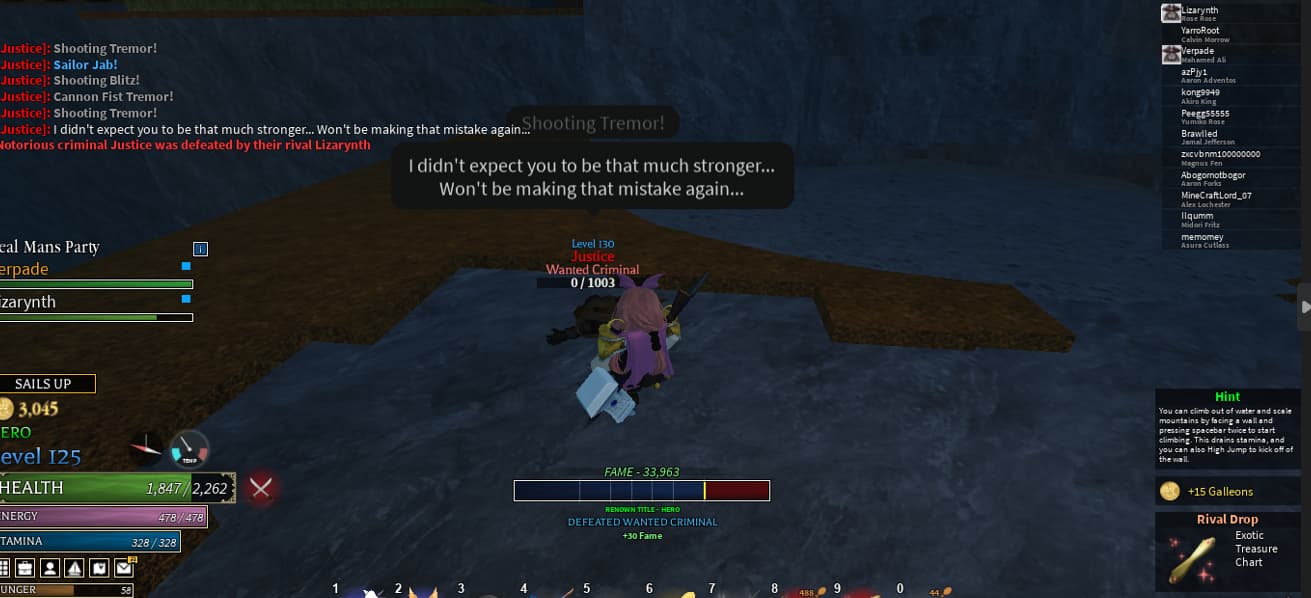1311x598 pixels.
Task: Select Verpade in the player list
Action: pos(1197,51)
